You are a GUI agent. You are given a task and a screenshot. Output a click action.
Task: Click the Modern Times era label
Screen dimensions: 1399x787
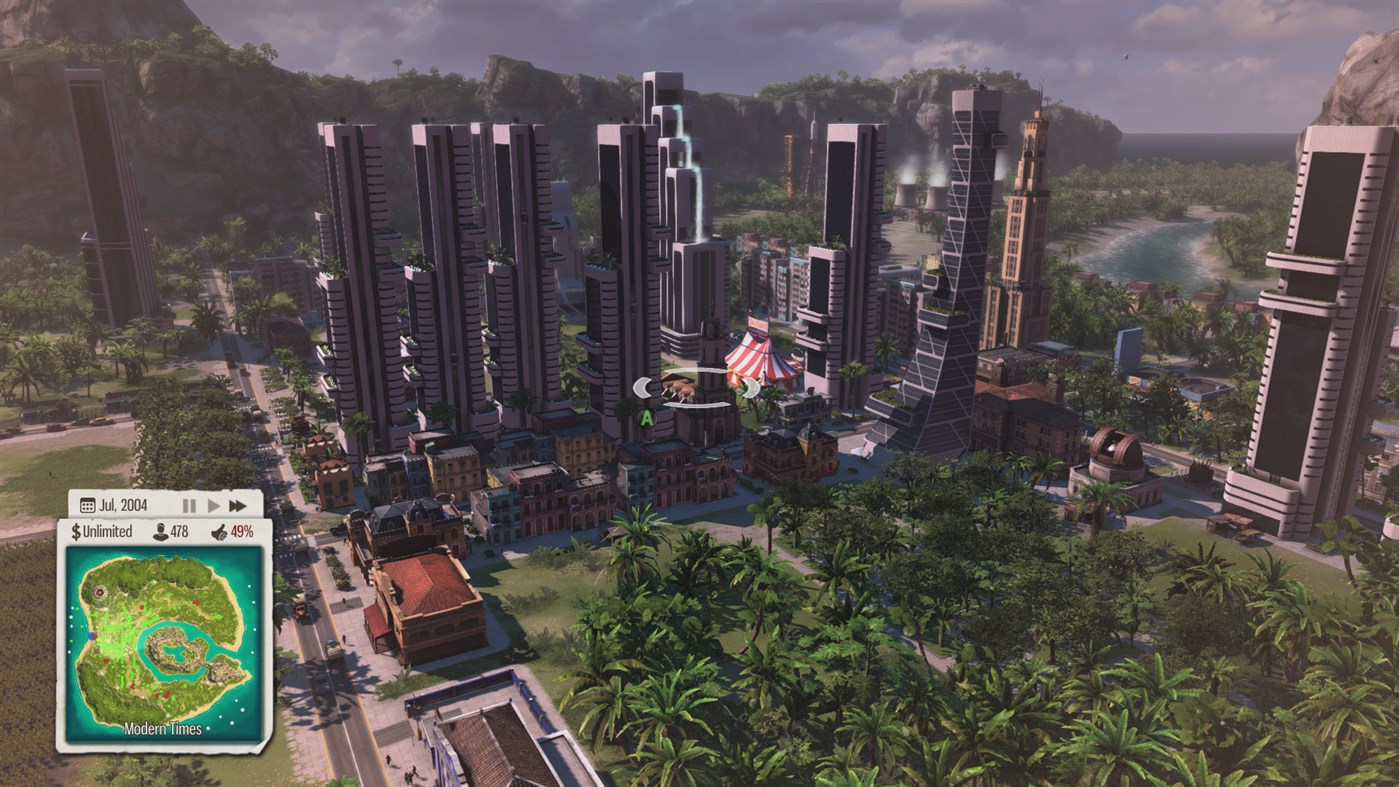point(163,727)
